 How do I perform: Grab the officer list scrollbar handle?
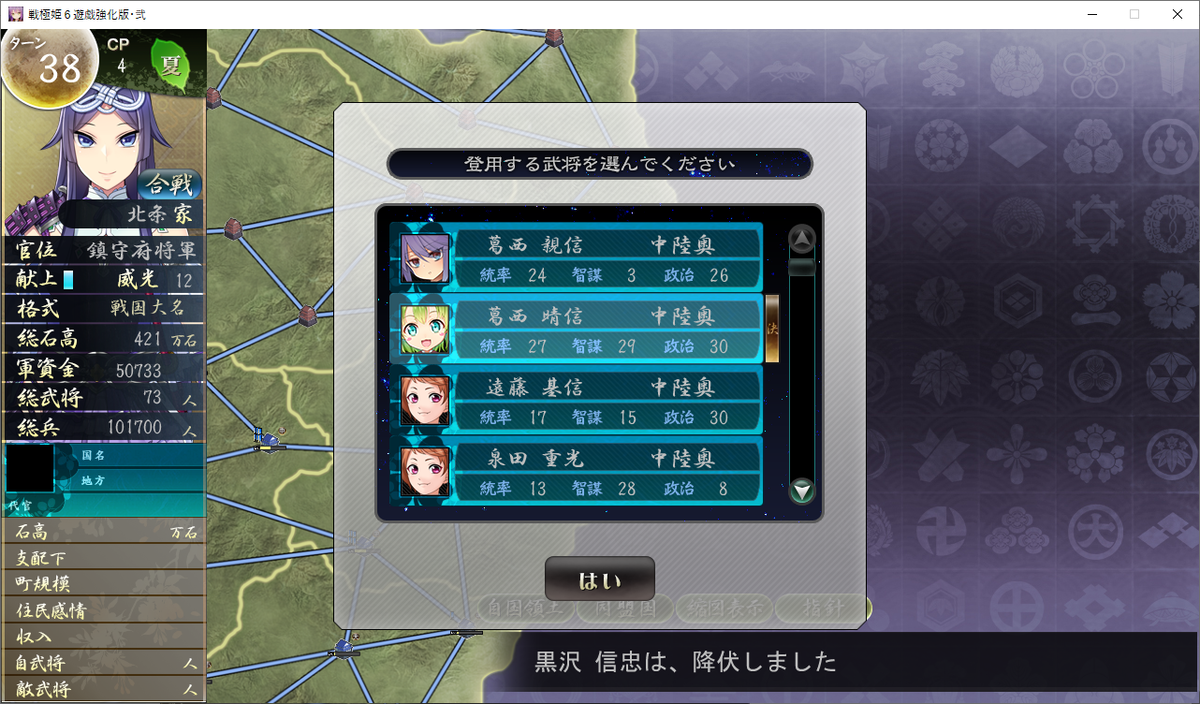point(802,267)
